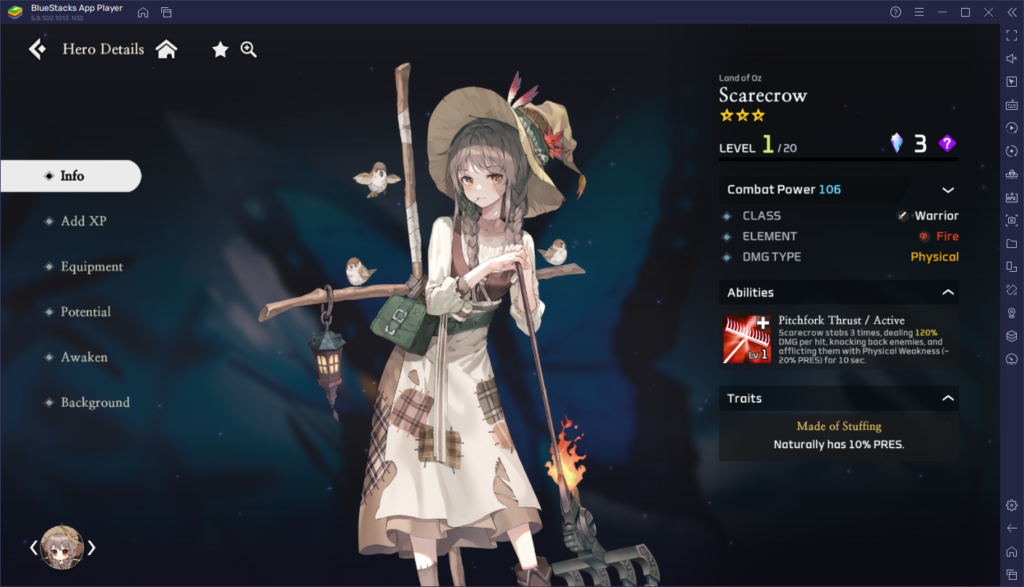
Task: Collapse the Abilities section
Action: coord(948,293)
